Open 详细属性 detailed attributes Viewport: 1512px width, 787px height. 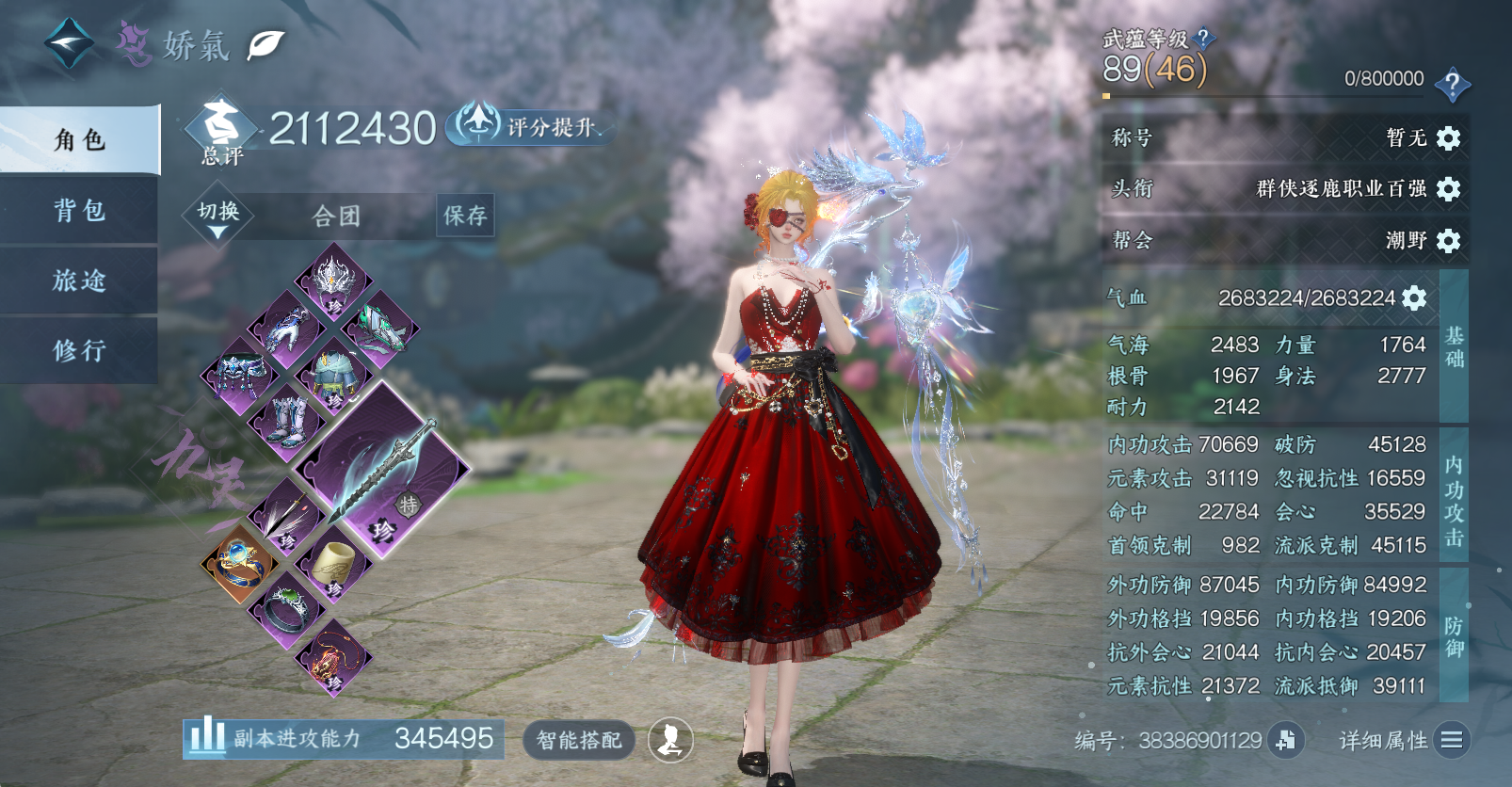[x=1451, y=741]
